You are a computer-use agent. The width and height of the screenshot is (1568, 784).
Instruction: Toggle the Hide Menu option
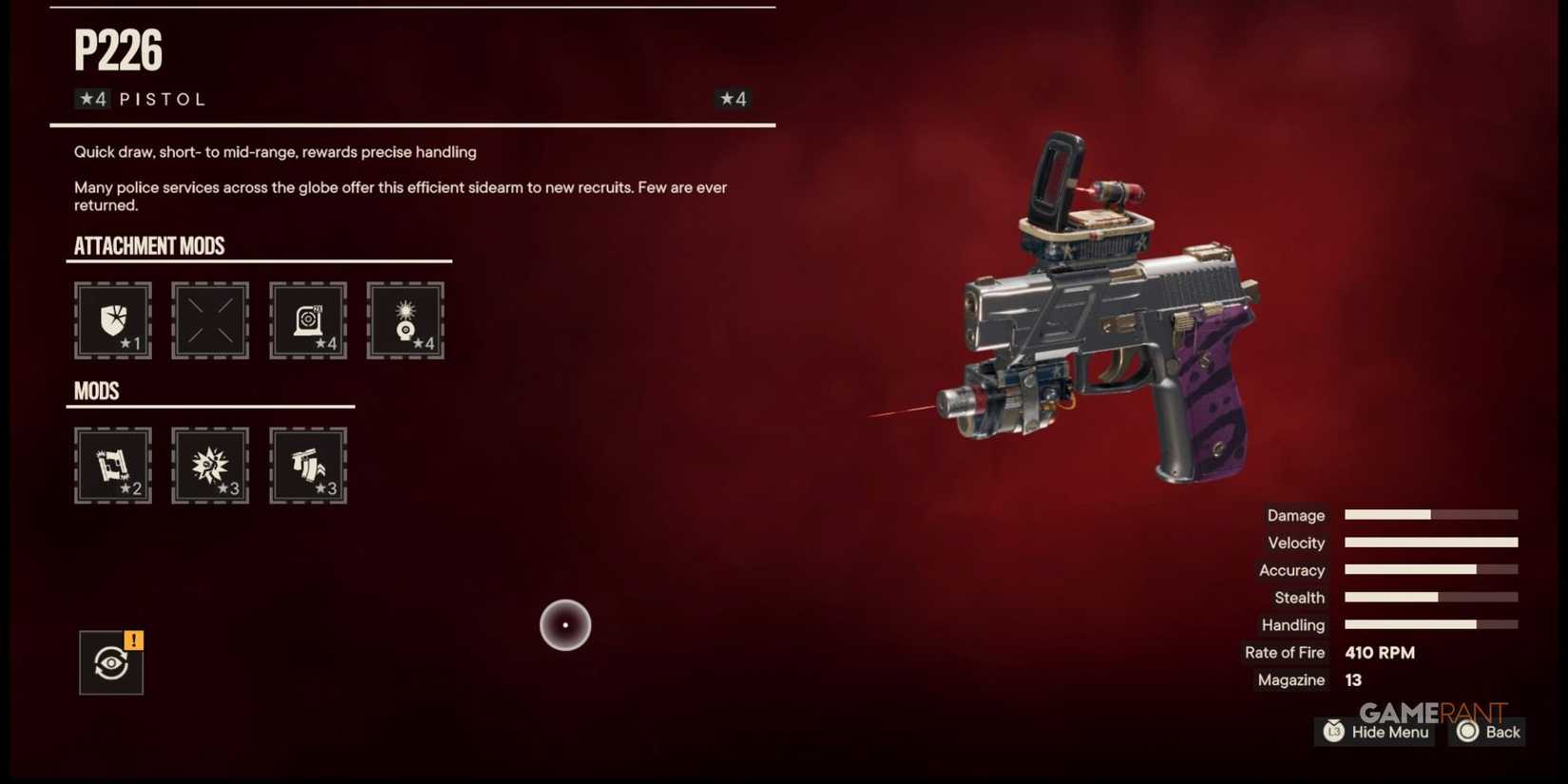click(x=1374, y=732)
